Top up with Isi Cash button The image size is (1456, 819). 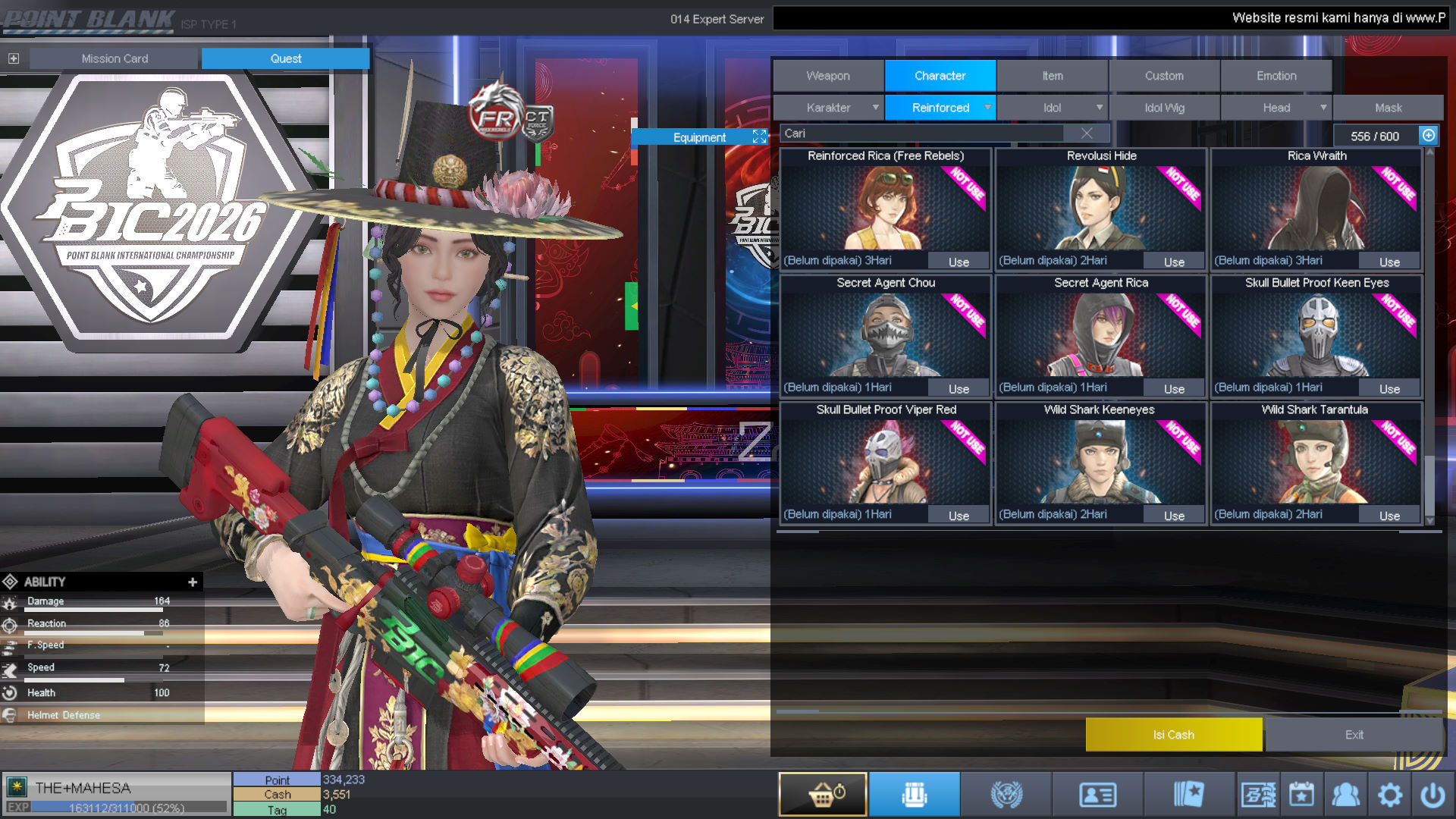[x=1173, y=734]
